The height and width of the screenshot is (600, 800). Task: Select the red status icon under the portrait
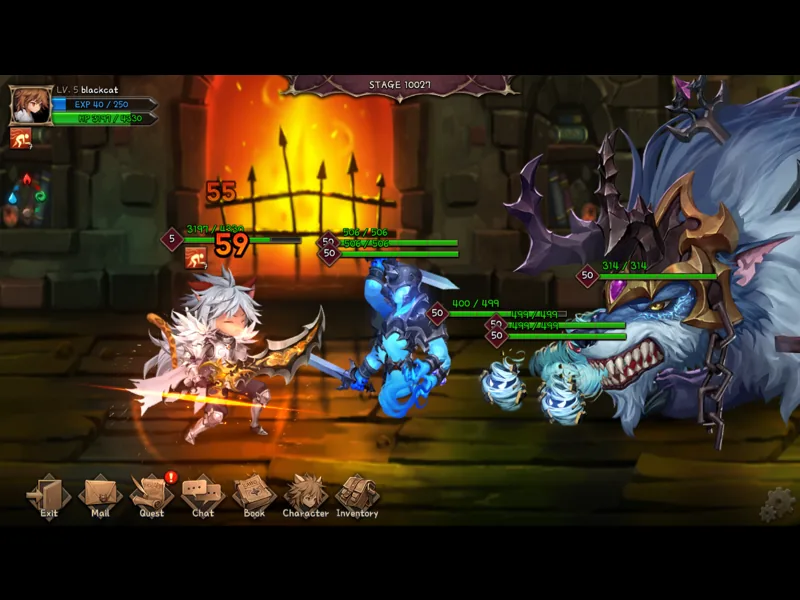20,138
